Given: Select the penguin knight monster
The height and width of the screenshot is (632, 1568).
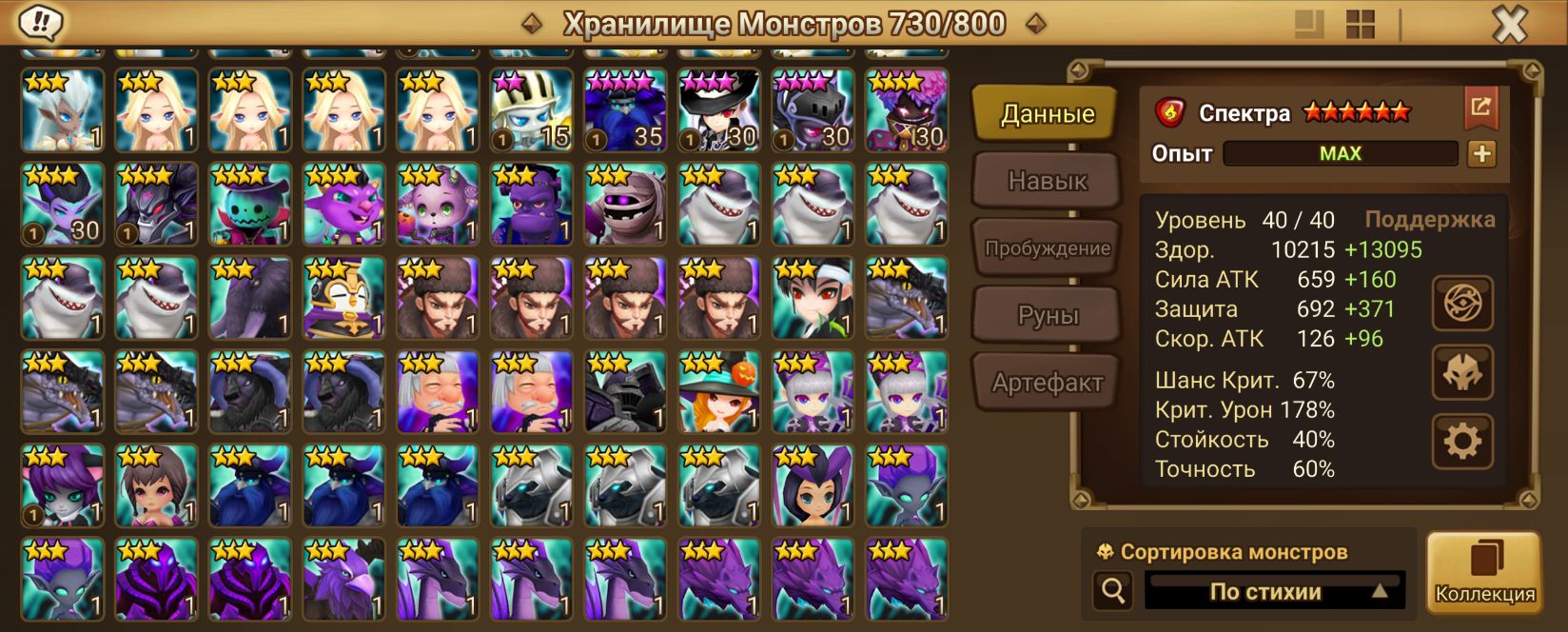Looking at the screenshot, I should 343,299.
